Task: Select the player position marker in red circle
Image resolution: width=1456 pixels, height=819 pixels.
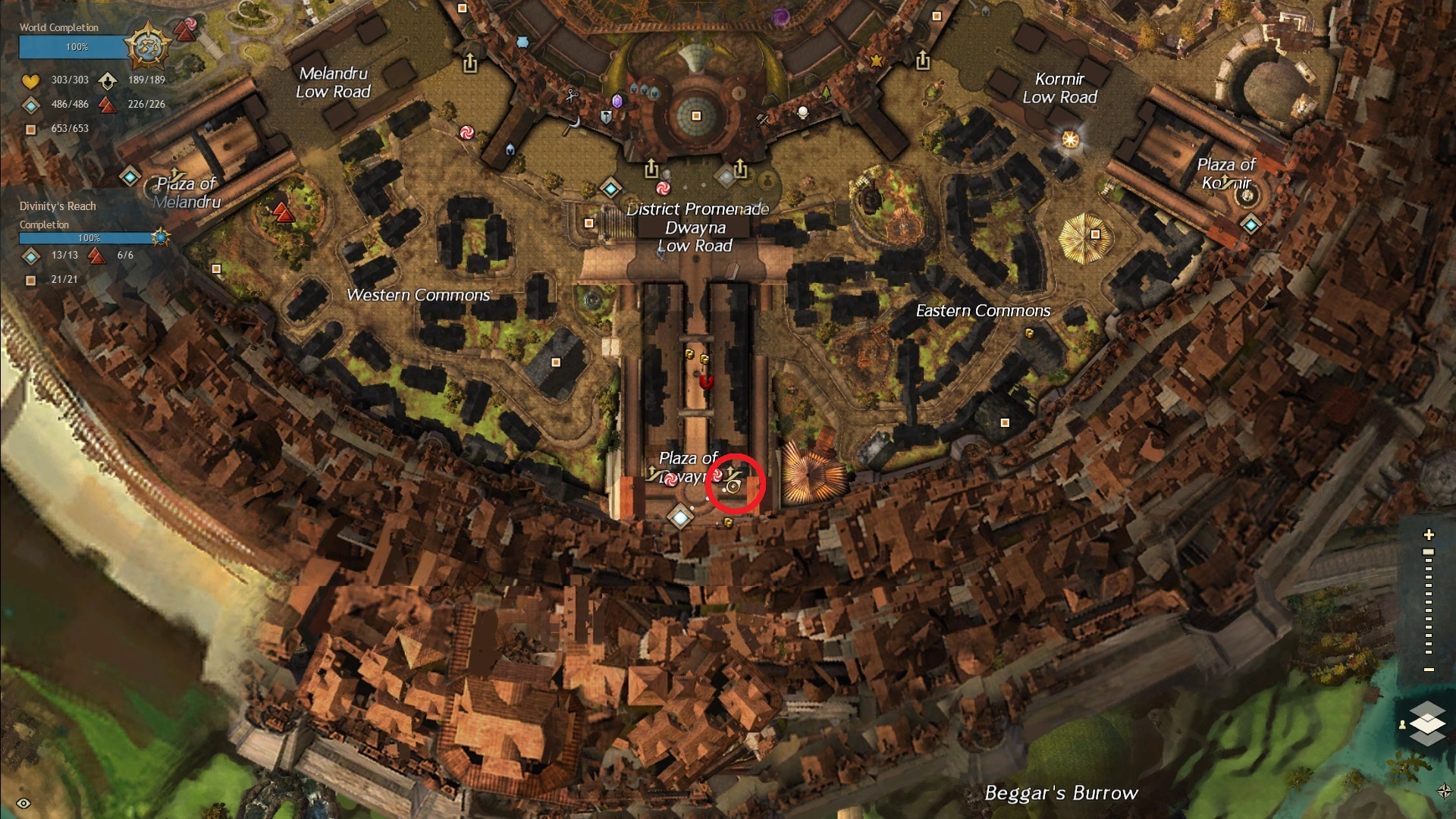Action: pos(733,487)
